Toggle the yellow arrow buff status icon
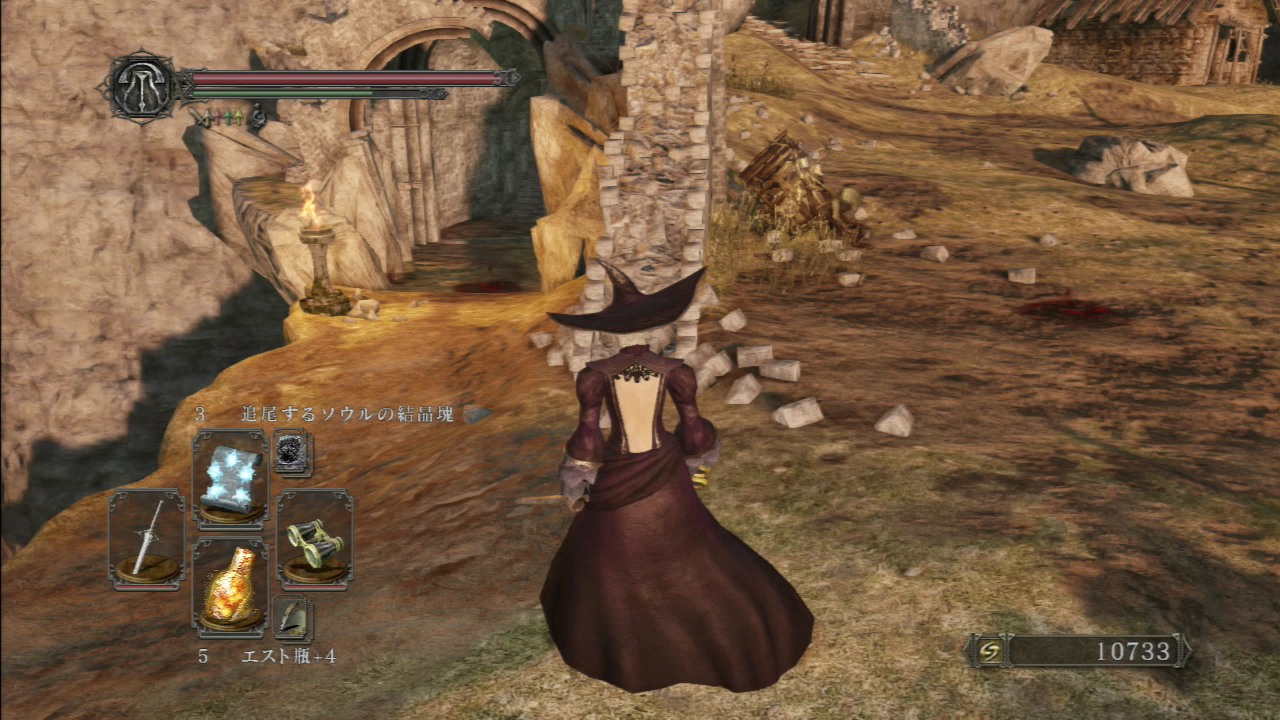Viewport: 1280px width, 720px height. tap(238, 117)
